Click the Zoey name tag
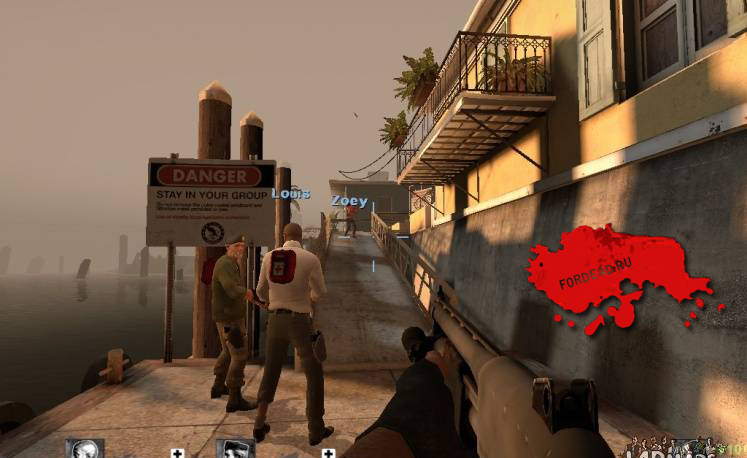The height and width of the screenshot is (458, 747). coord(349,201)
